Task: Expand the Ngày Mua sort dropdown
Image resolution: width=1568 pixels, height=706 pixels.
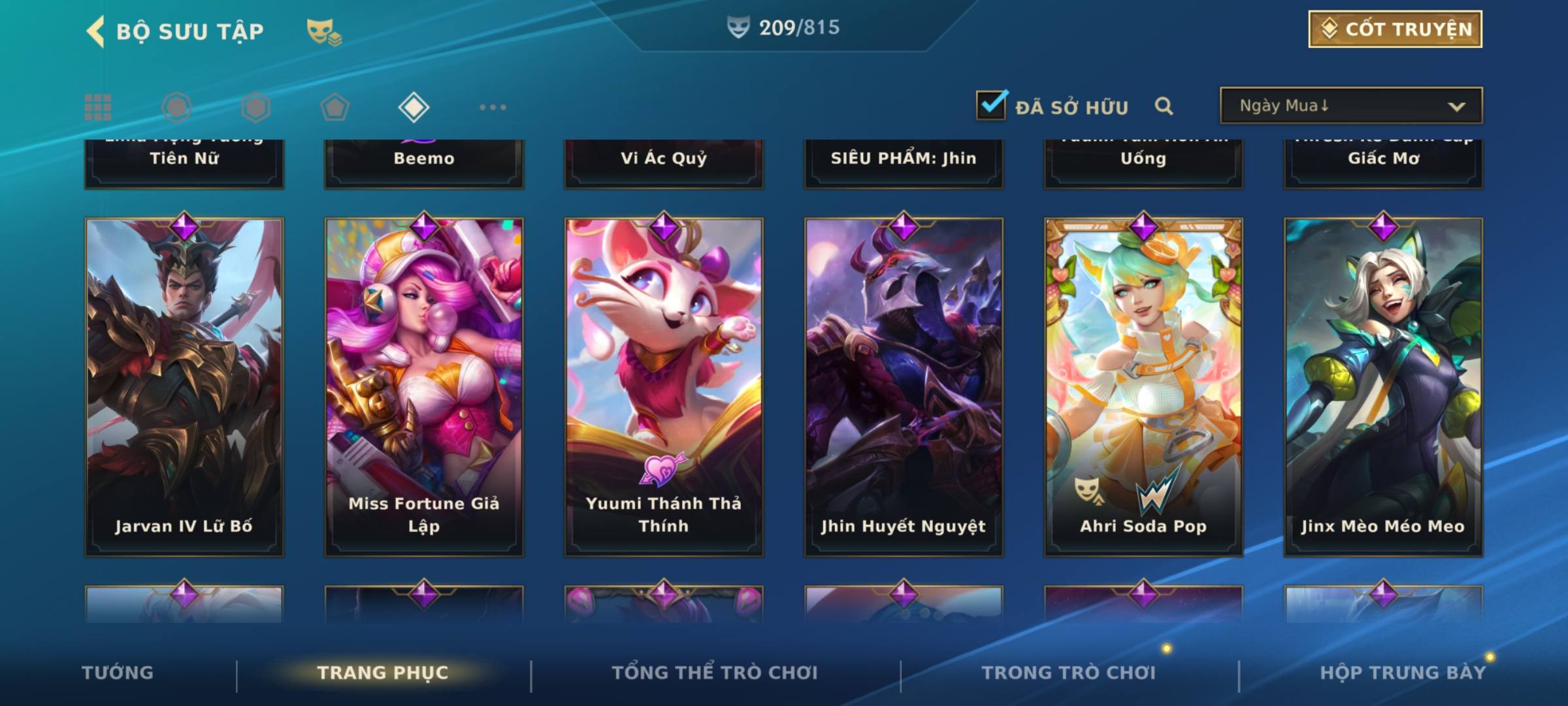Action: 1350,106
